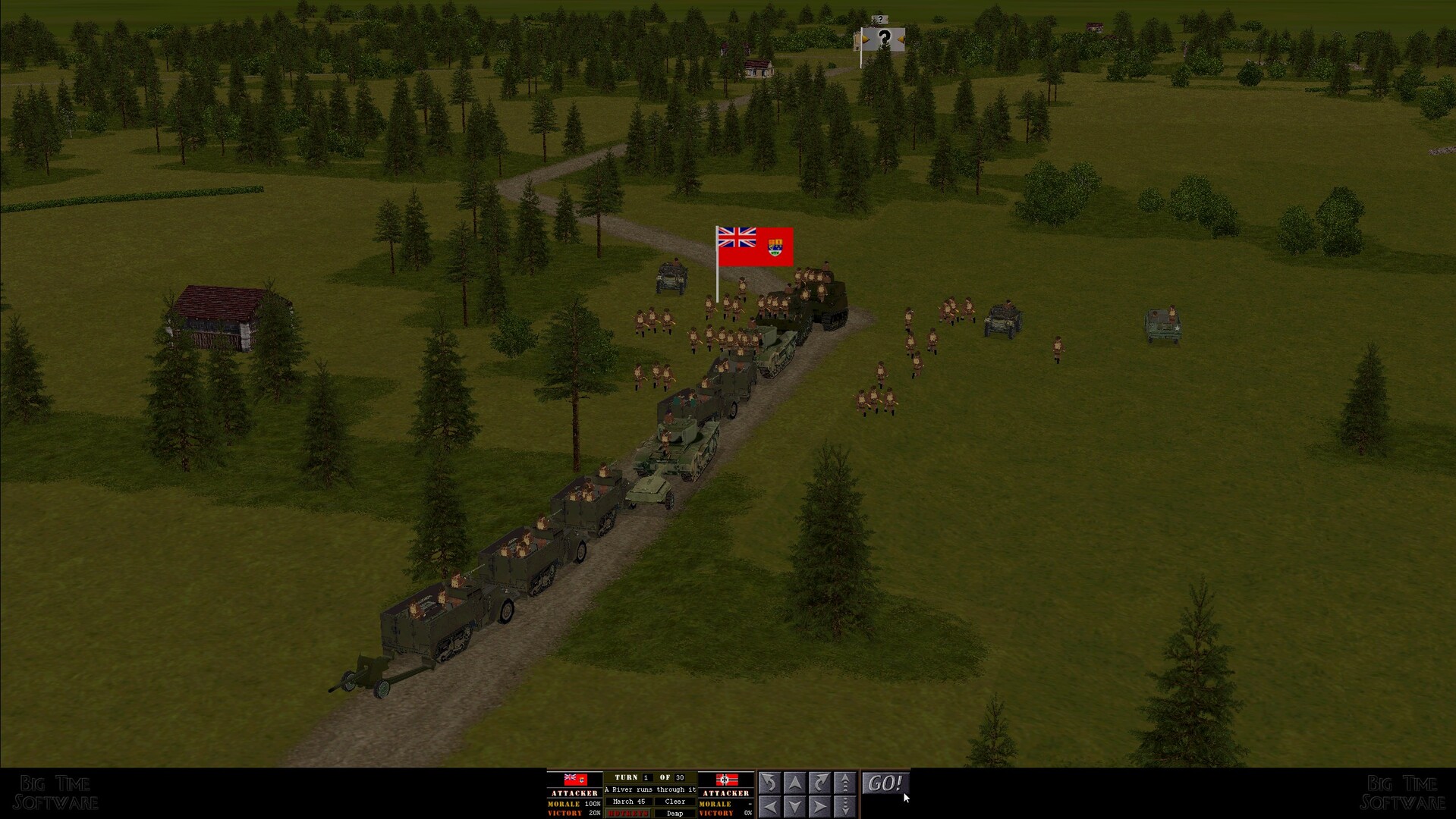Click the German war flag in the right panel
Viewport: 1456px width, 819px height.
pyautogui.click(x=726, y=780)
